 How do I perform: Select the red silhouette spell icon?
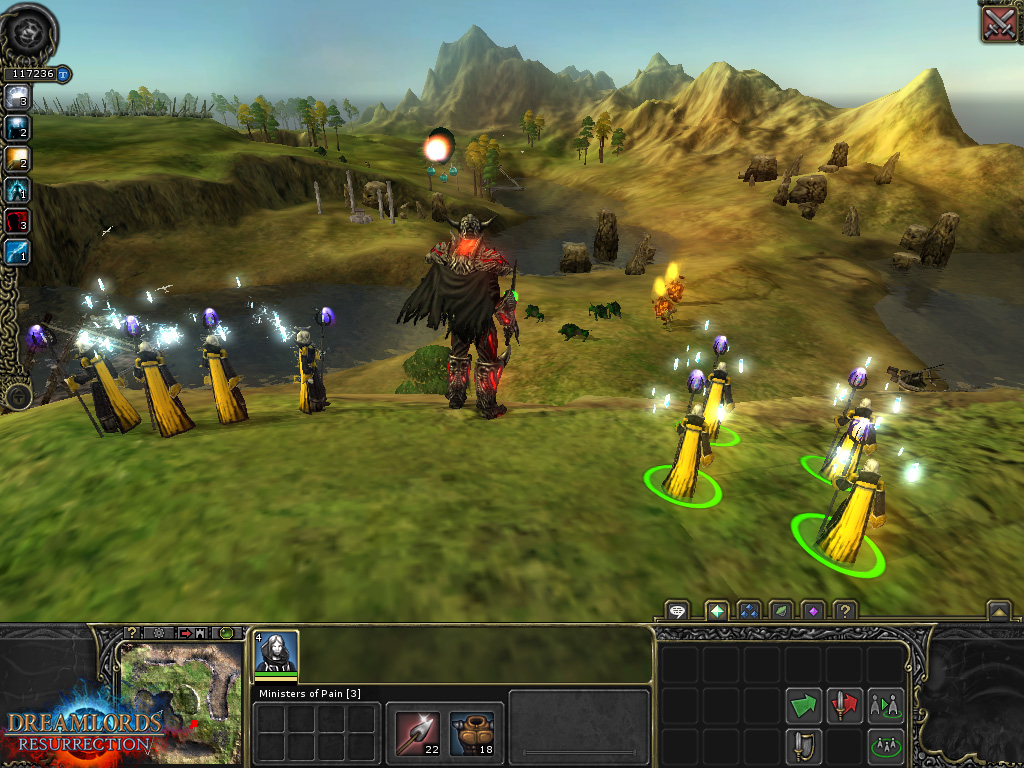(x=17, y=220)
